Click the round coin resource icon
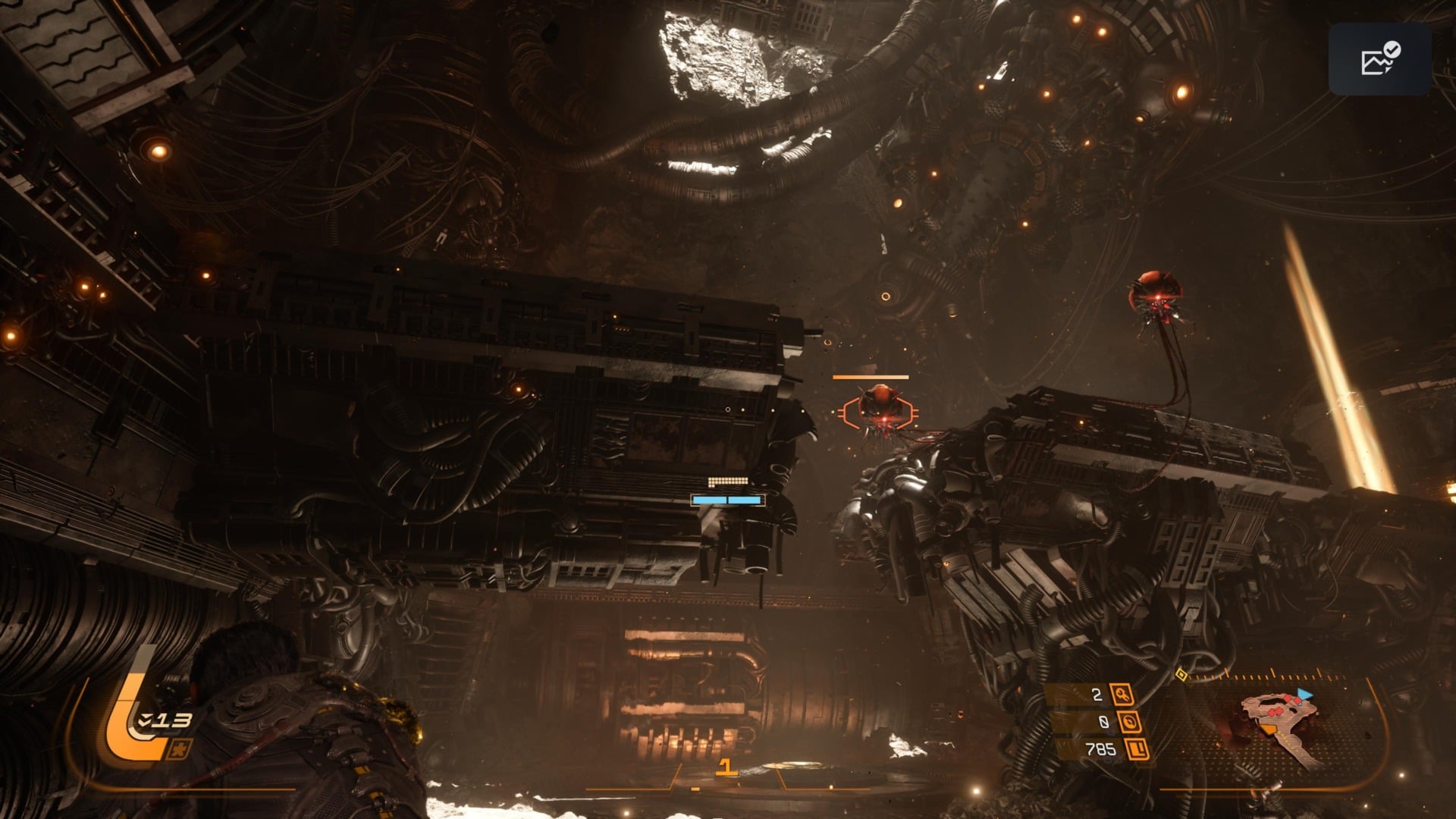The width and height of the screenshot is (1456, 819). tap(1128, 722)
